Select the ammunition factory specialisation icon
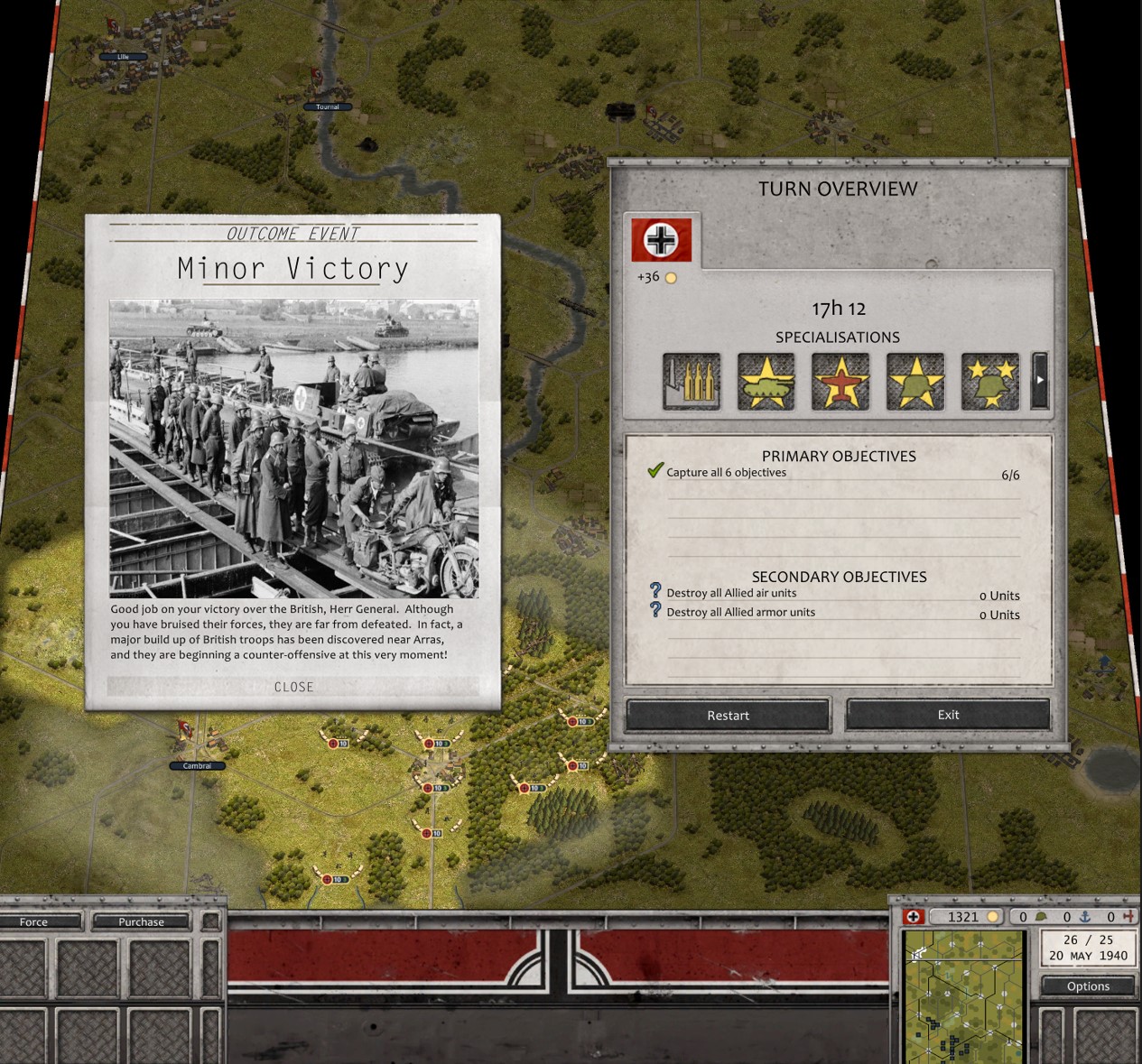Image resolution: width=1142 pixels, height=1064 pixels. [x=692, y=381]
